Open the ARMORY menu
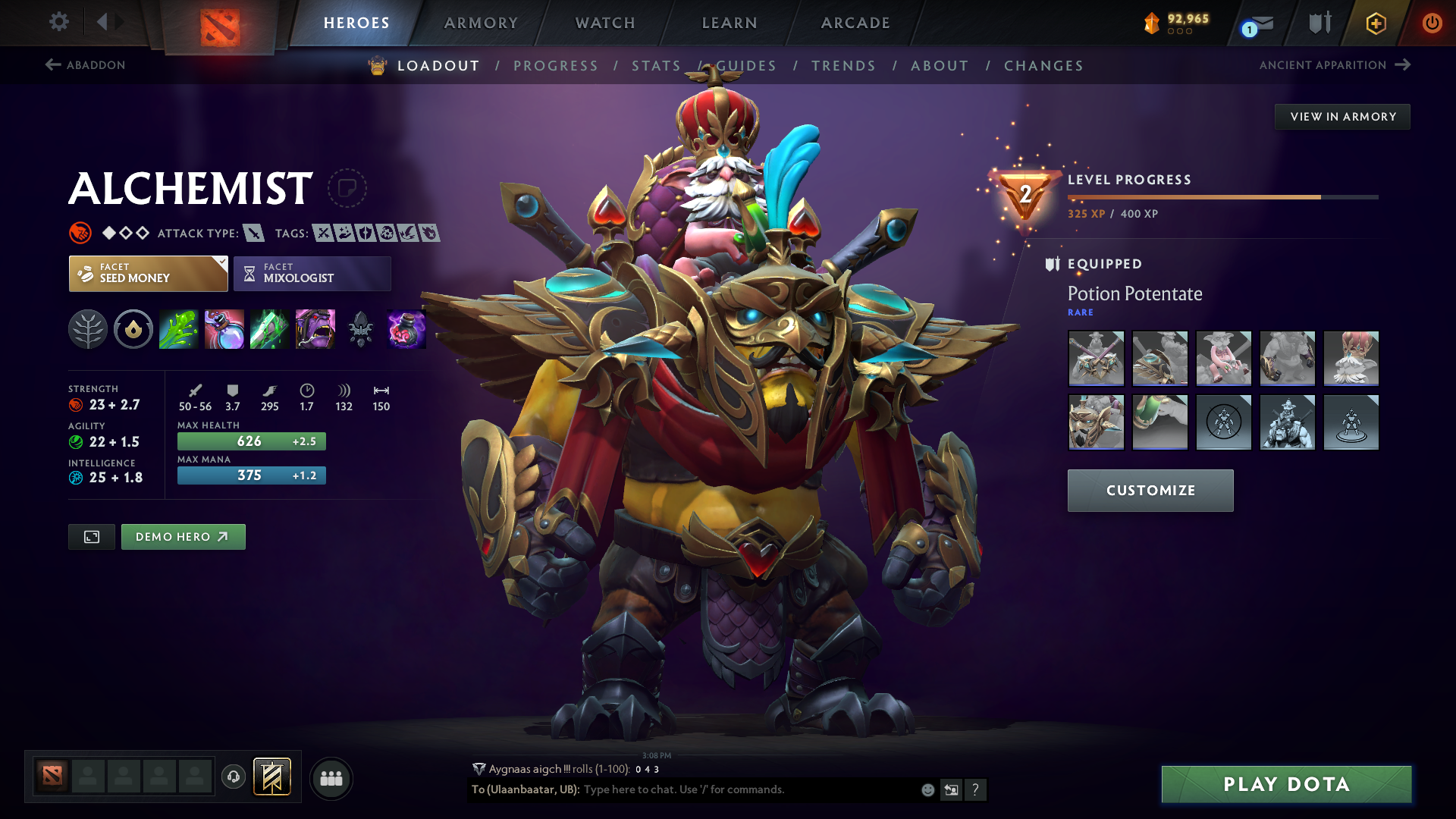Image resolution: width=1456 pixels, height=819 pixels. tap(480, 23)
